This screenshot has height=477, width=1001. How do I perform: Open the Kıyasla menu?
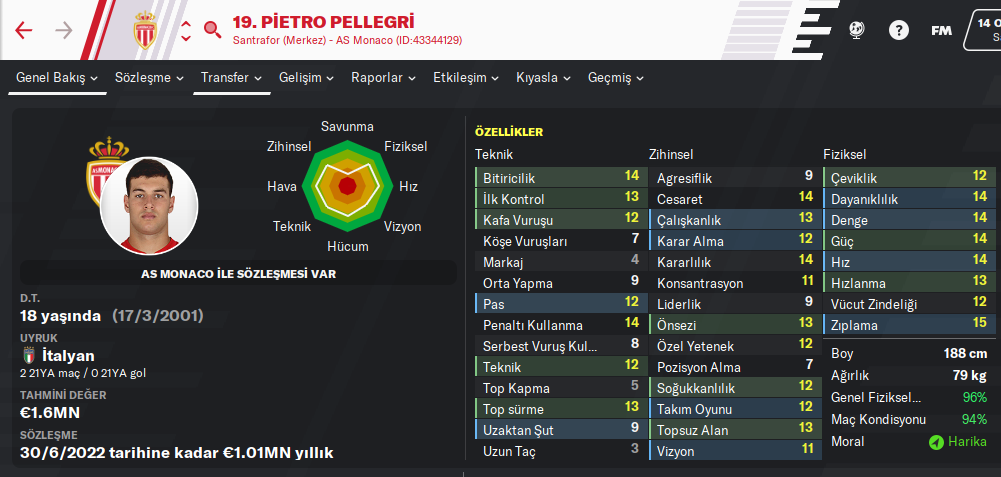pos(543,78)
